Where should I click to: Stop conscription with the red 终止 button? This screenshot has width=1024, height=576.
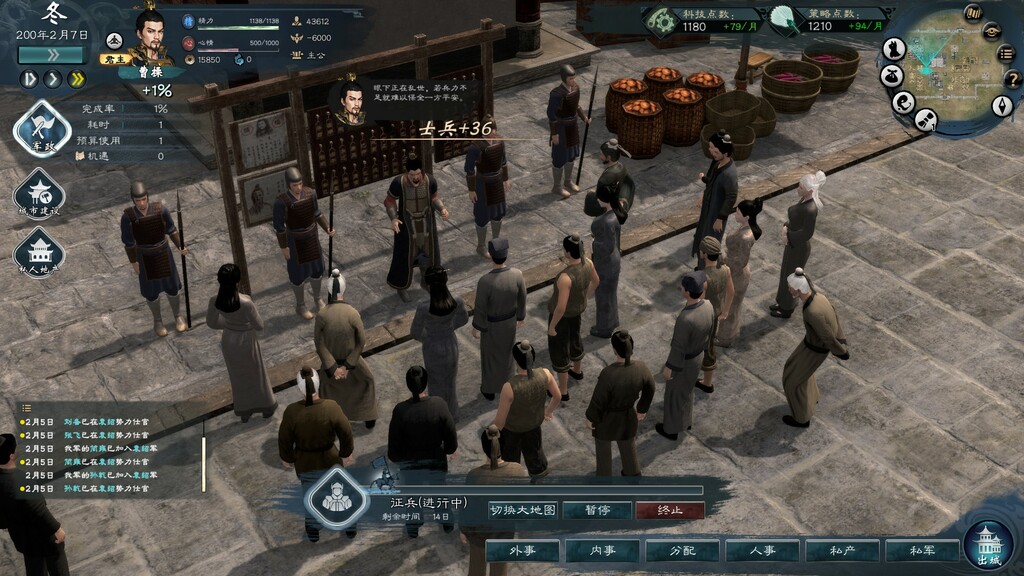668,510
